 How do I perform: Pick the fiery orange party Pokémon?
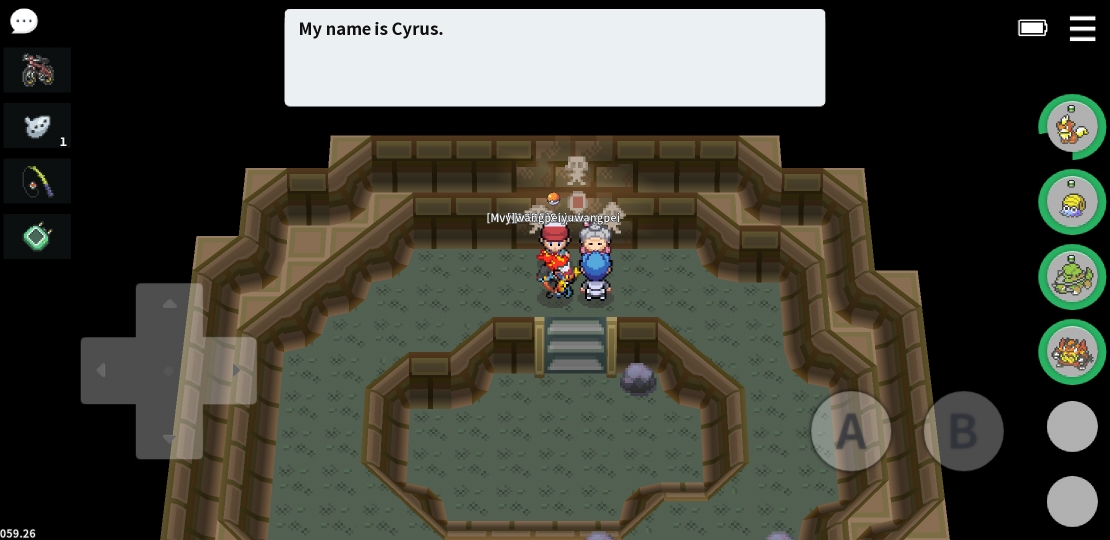(x=1072, y=352)
